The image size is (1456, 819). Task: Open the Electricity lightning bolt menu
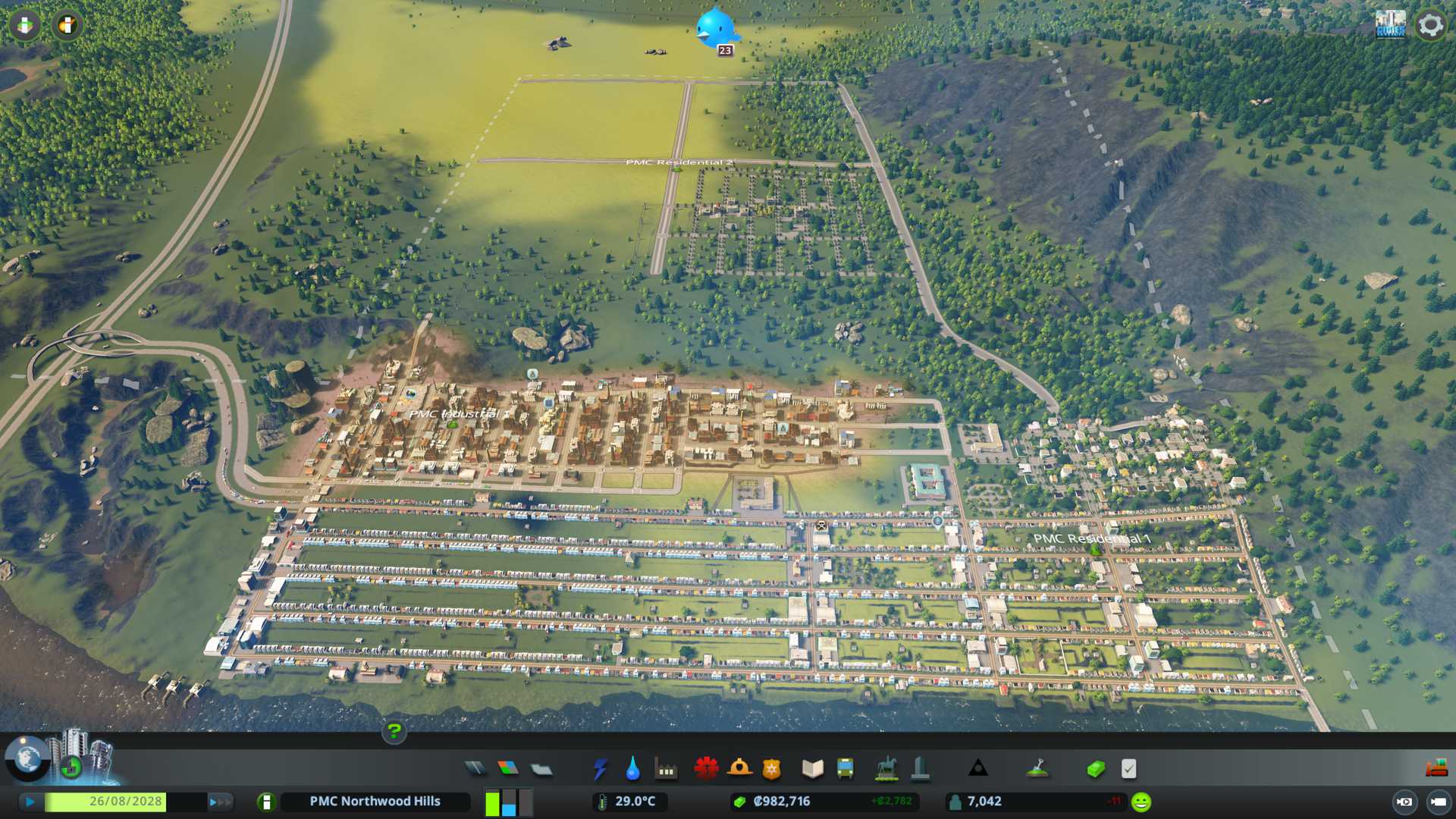(x=600, y=769)
